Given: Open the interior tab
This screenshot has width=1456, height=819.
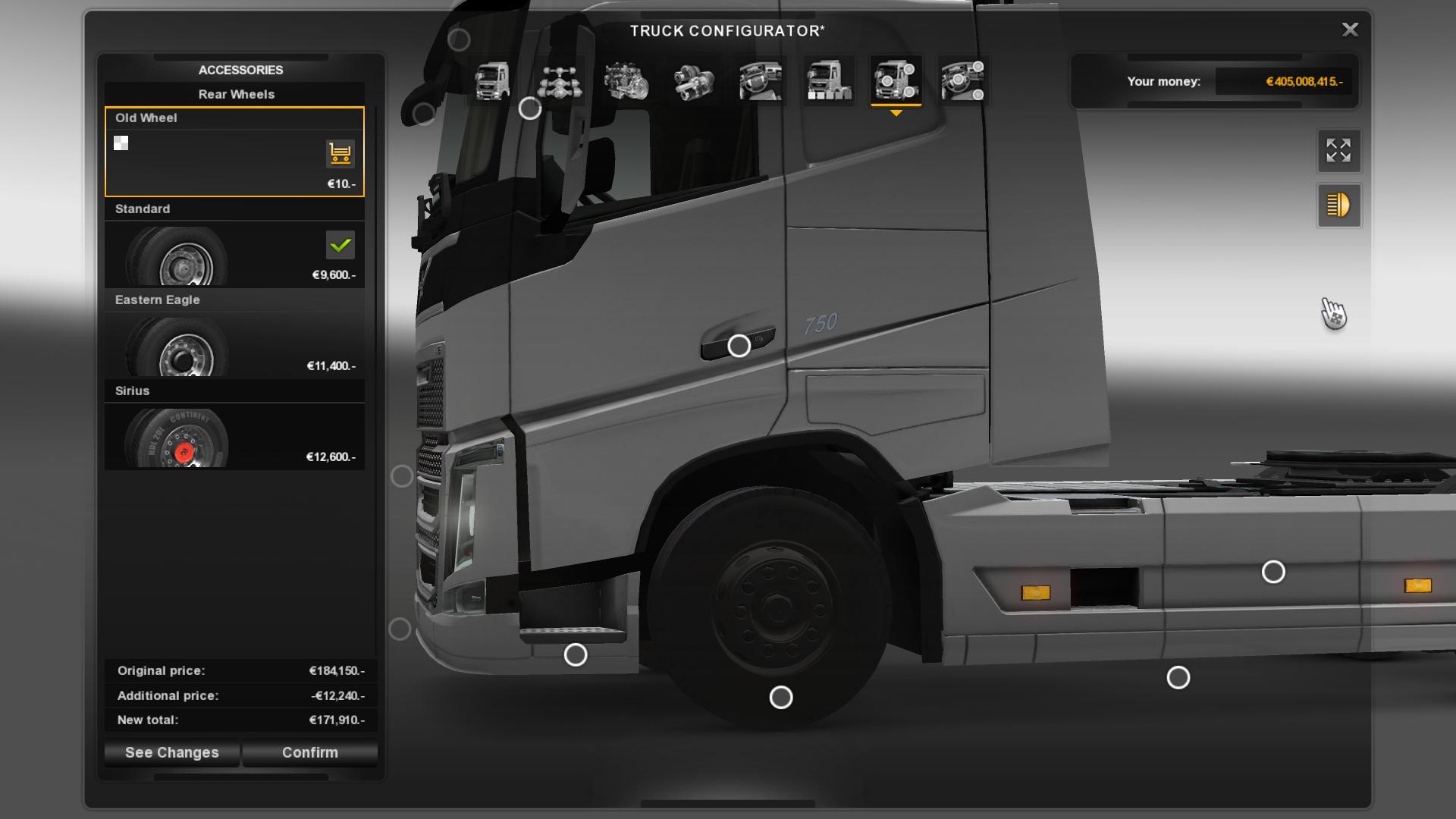Looking at the screenshot, I should (761, 81).
